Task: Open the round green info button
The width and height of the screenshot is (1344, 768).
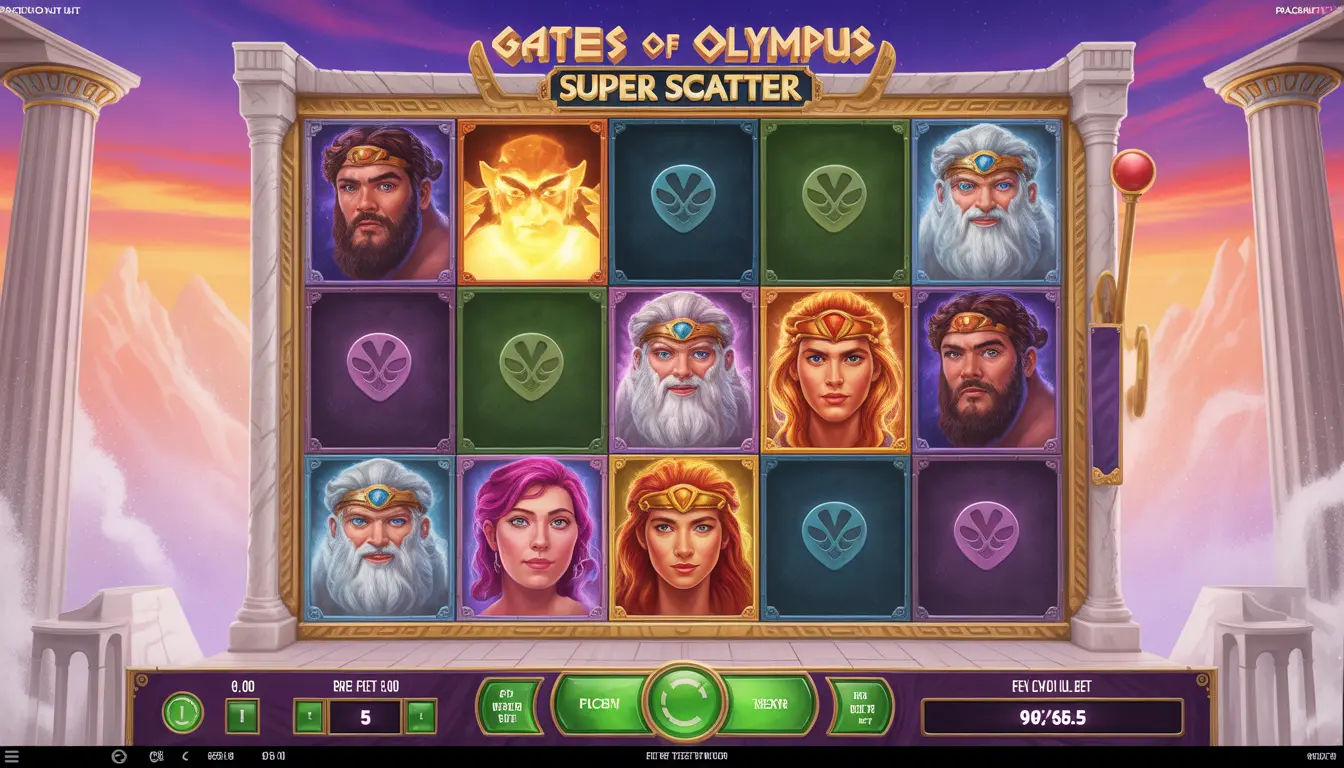Action: pyautogui.click(x=182, y=713)
